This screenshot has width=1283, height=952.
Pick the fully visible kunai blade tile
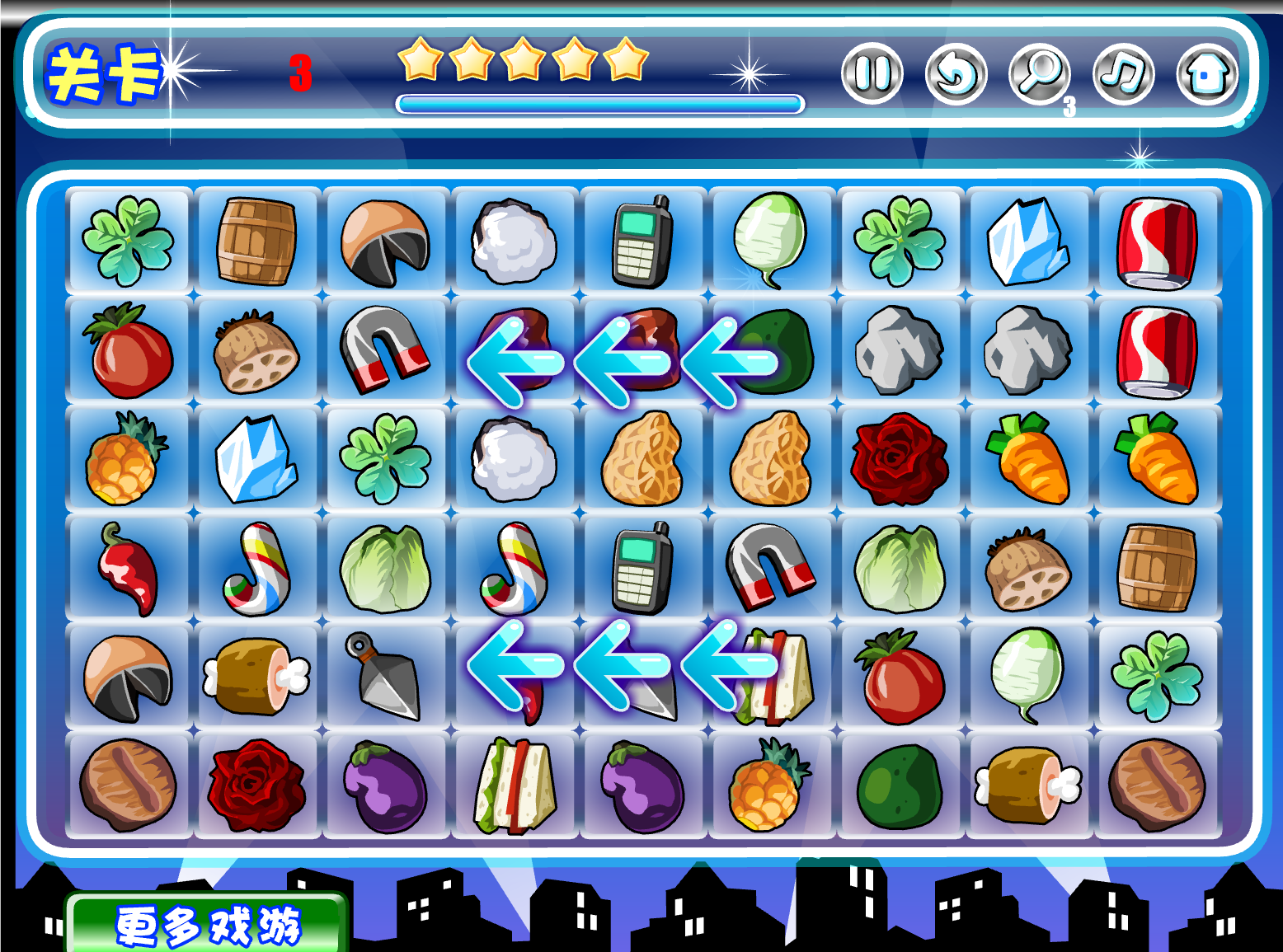(x=385, y=676)
